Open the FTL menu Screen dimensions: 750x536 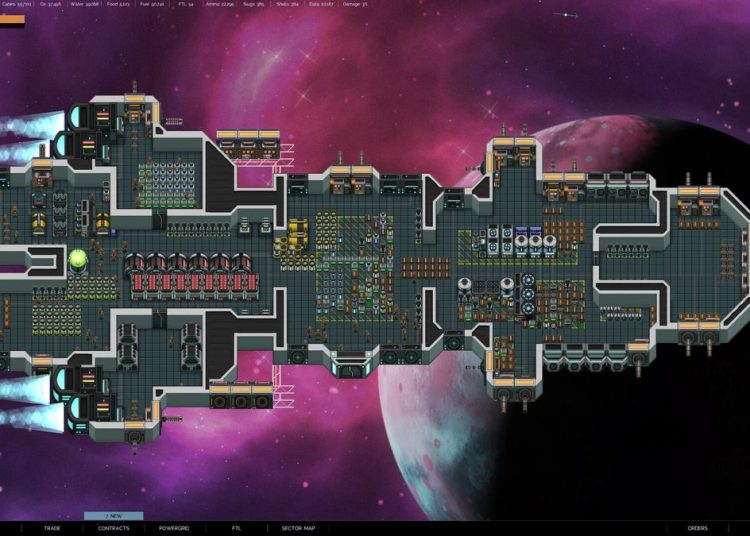click(236, 528)
